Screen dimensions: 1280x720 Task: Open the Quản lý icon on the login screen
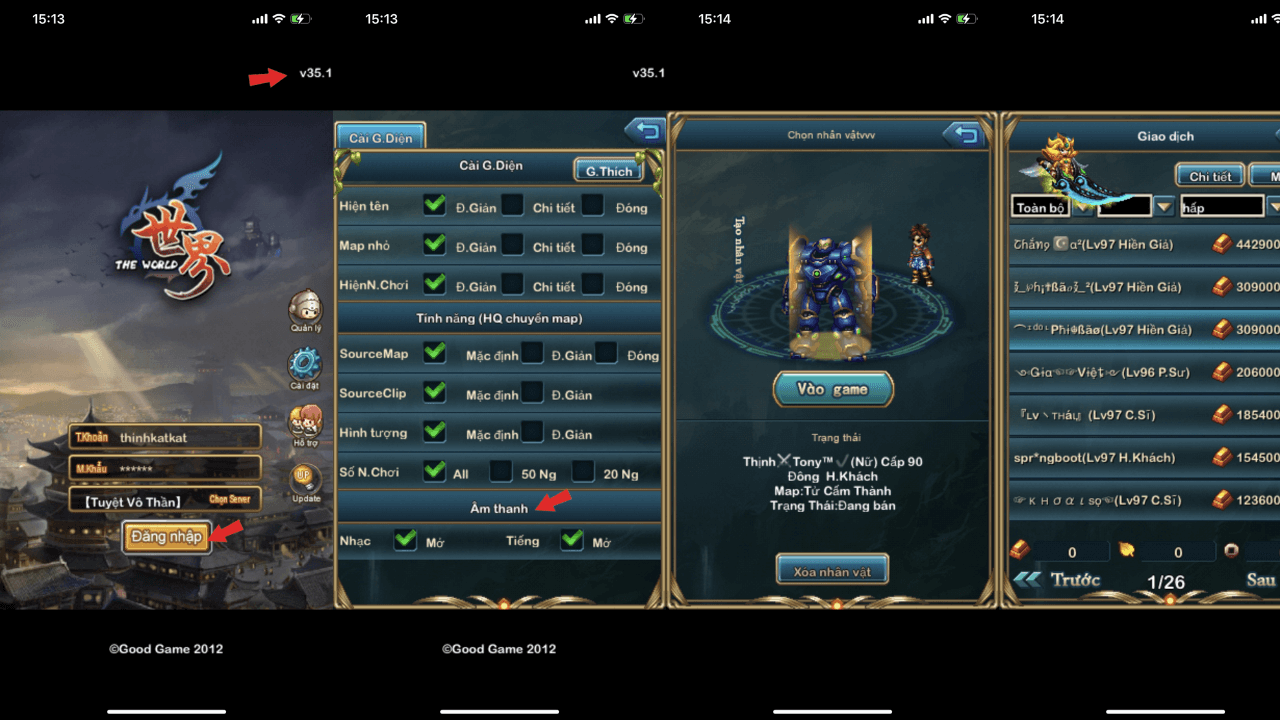[x=305, y=306]
